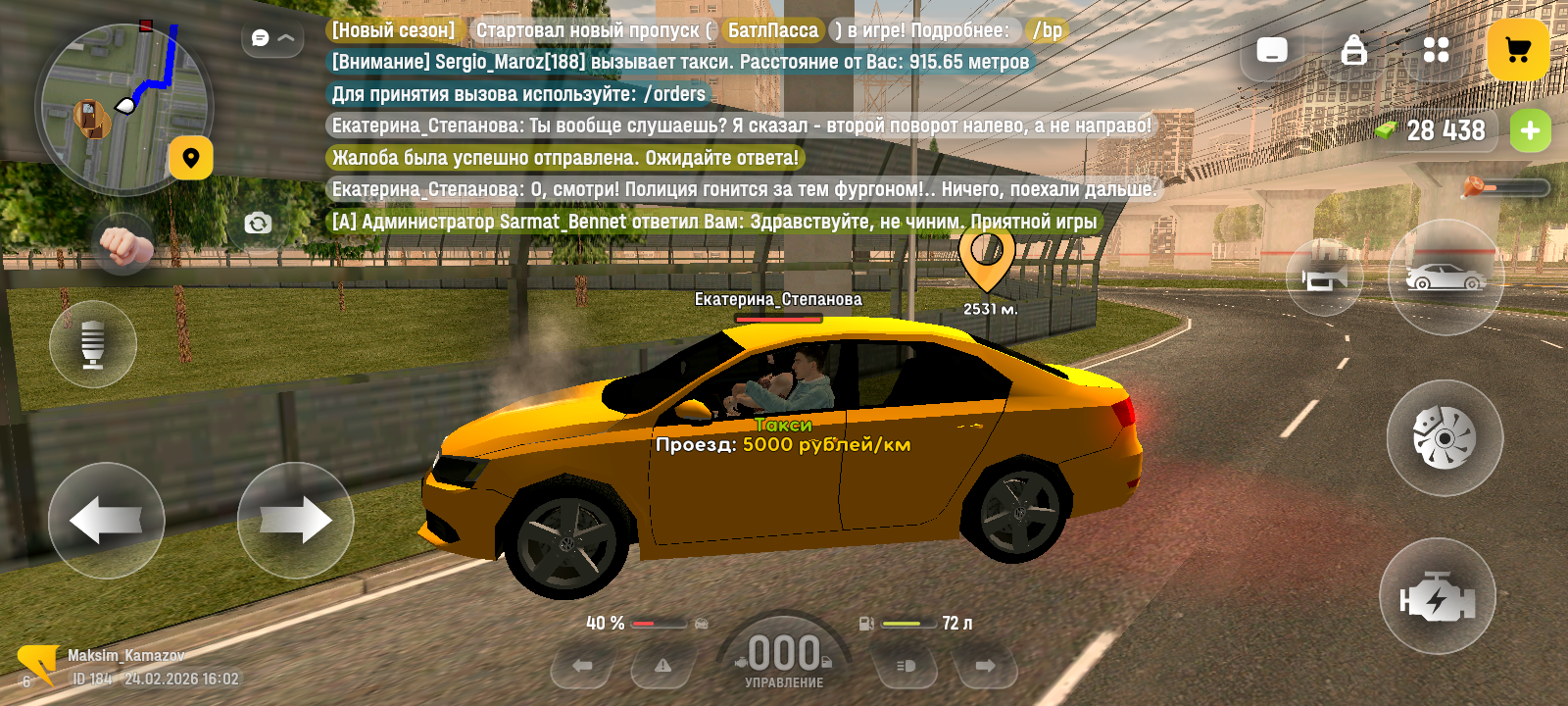
Task: Open the circular minimap
Action: pyautogui.click(x=122, y=108)
